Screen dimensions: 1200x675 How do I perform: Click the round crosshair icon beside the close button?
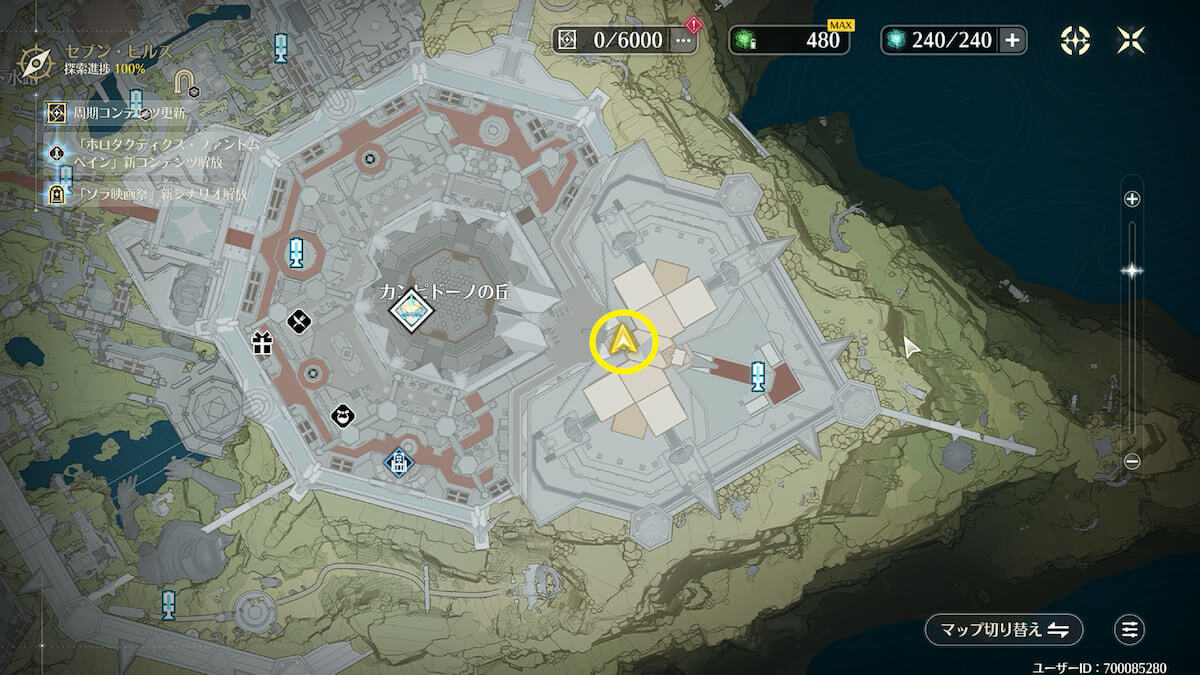(x=1075, y=40)
